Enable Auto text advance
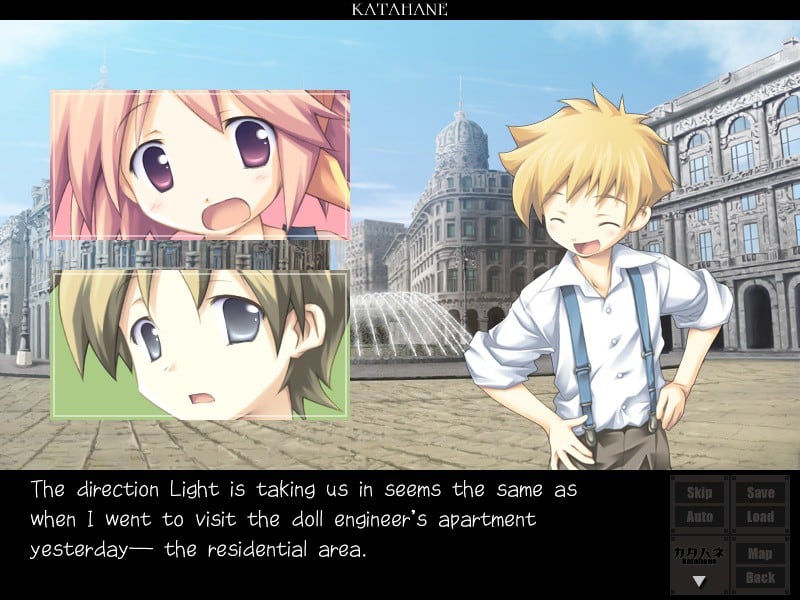The image size is (800, 600). pos(700,517)
